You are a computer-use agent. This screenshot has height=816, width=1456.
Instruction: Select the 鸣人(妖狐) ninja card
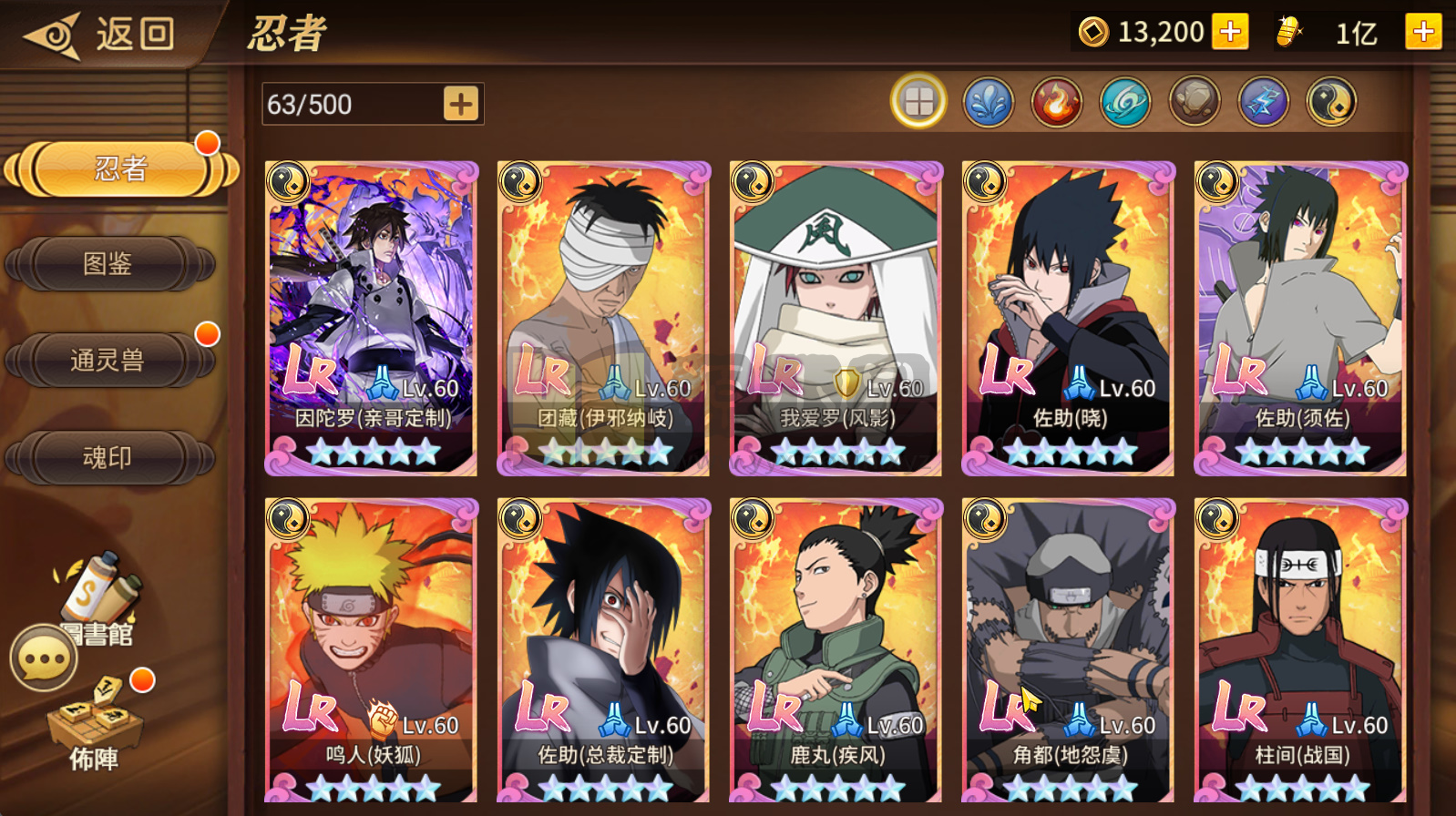pyautogui.click(x=372, y=651)
